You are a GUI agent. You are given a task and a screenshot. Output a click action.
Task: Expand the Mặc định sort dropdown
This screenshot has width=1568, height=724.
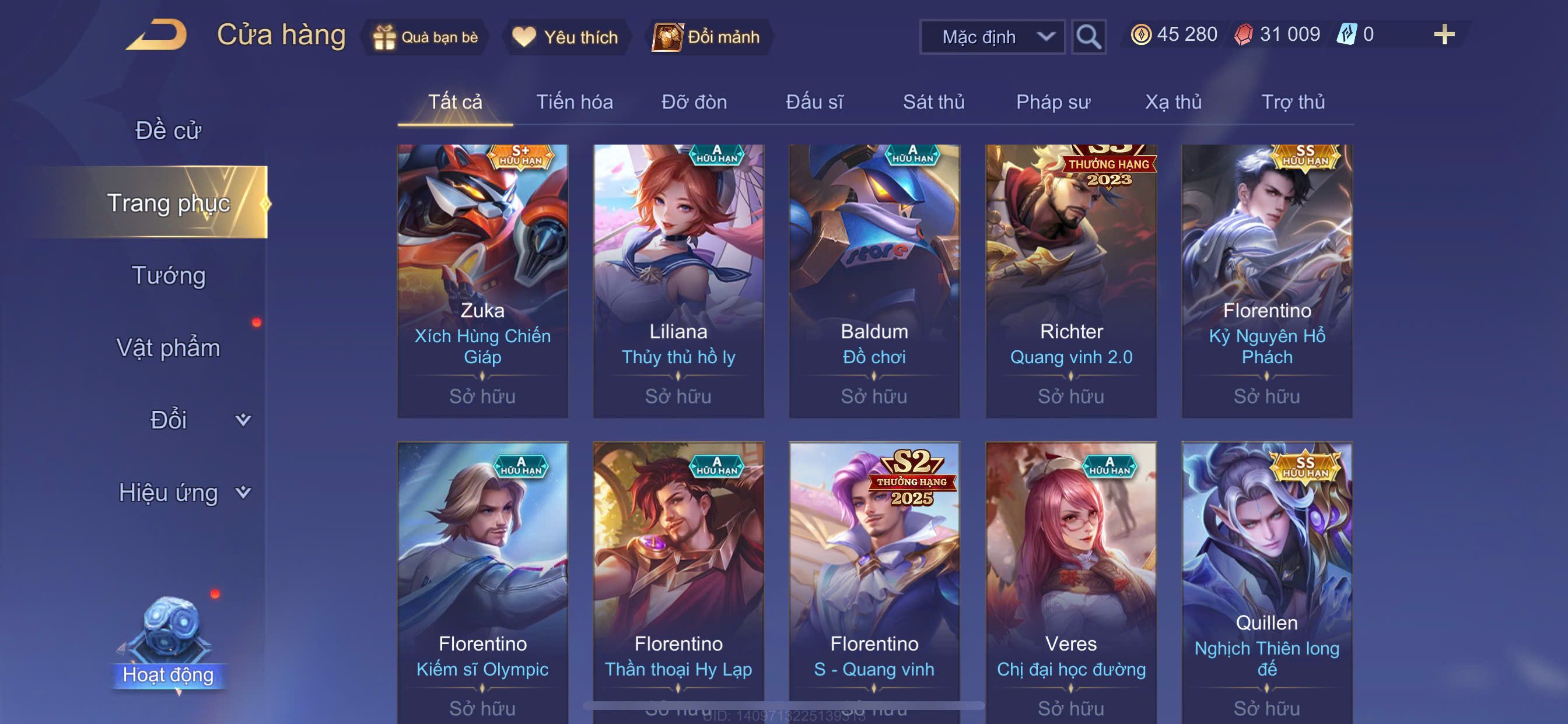pos(992,37)
